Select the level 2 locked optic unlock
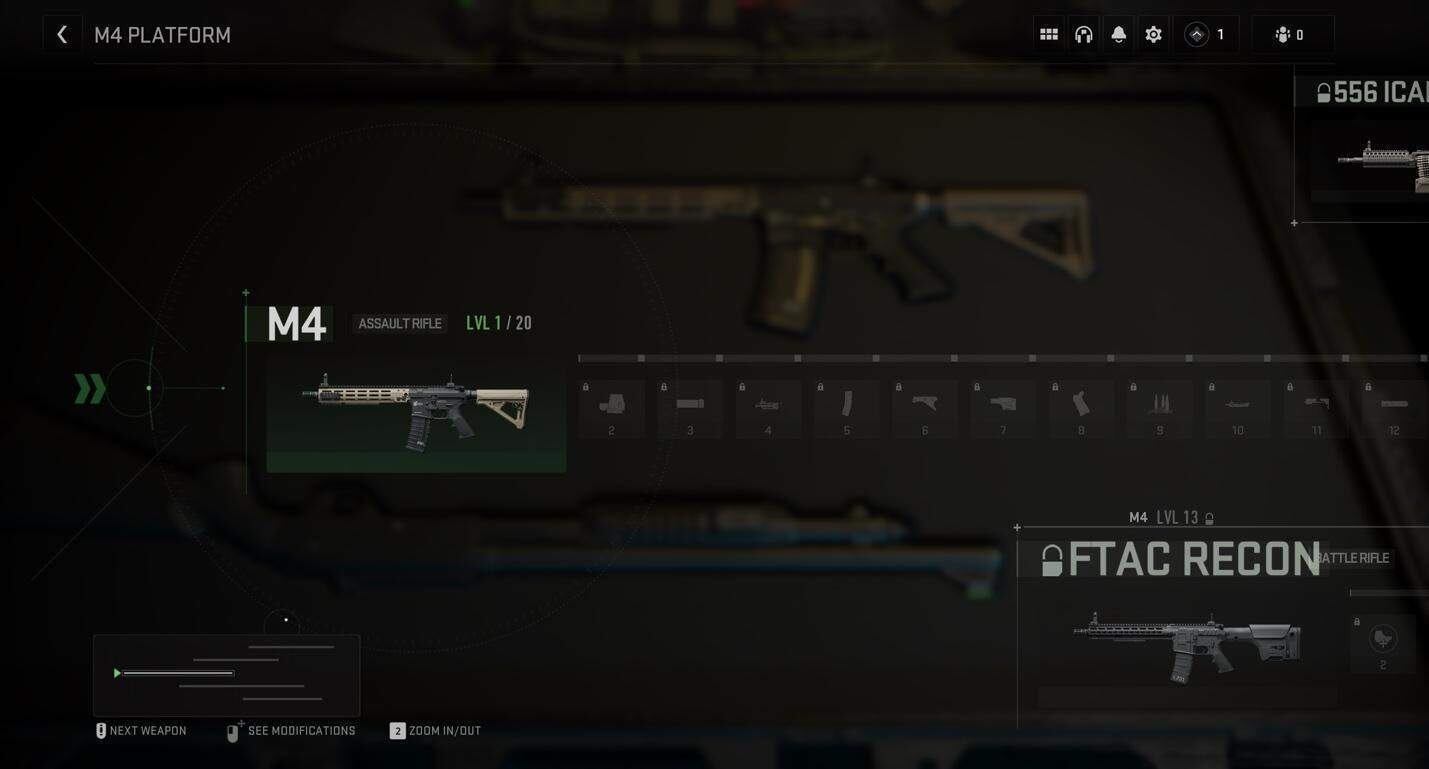This screenshot has width=1429, height=769. (611, 408)
